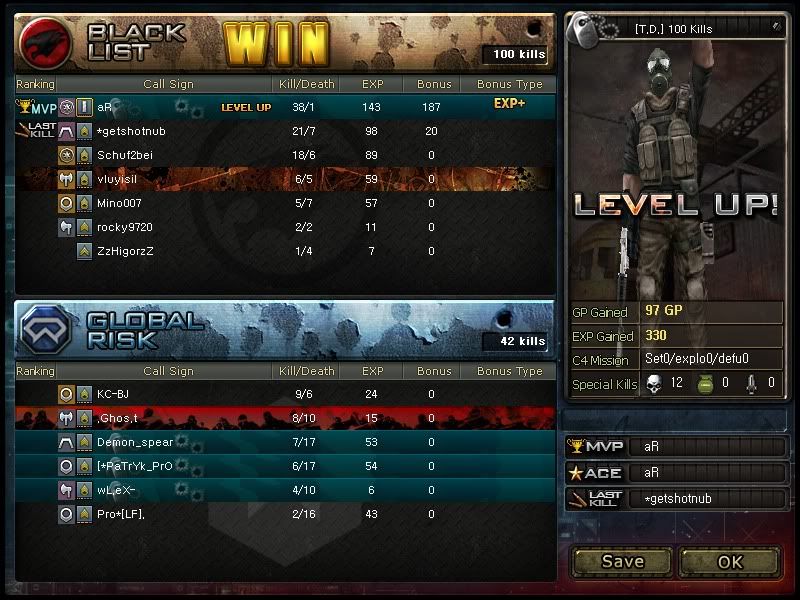
Task: Select ZzHigorzZ's scoreboard entry
Action: (x=125, y=251)
